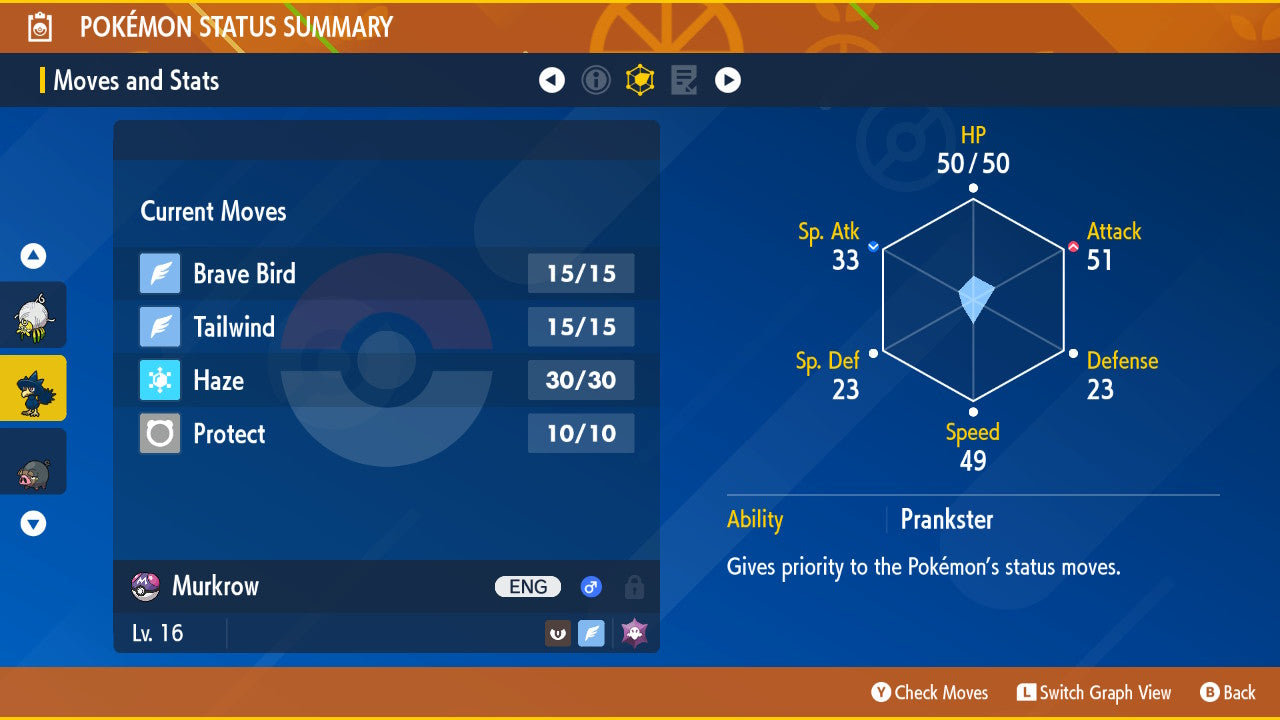
Task: Choose the Protect move row
Action: click(x=387, y=434)
